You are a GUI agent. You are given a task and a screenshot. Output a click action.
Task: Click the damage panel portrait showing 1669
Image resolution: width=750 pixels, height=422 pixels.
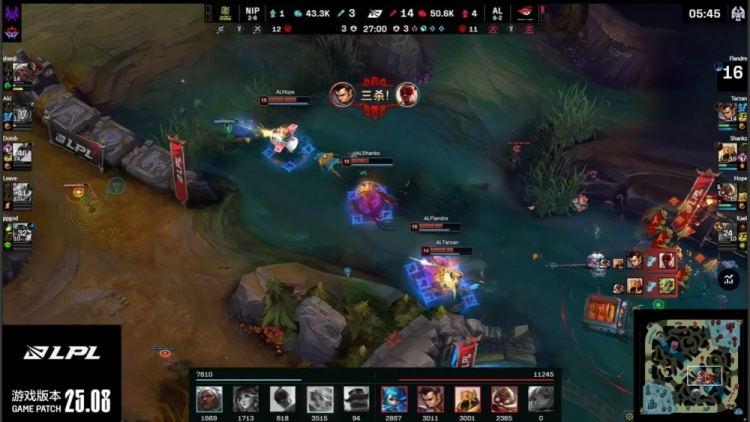[209, 397]
